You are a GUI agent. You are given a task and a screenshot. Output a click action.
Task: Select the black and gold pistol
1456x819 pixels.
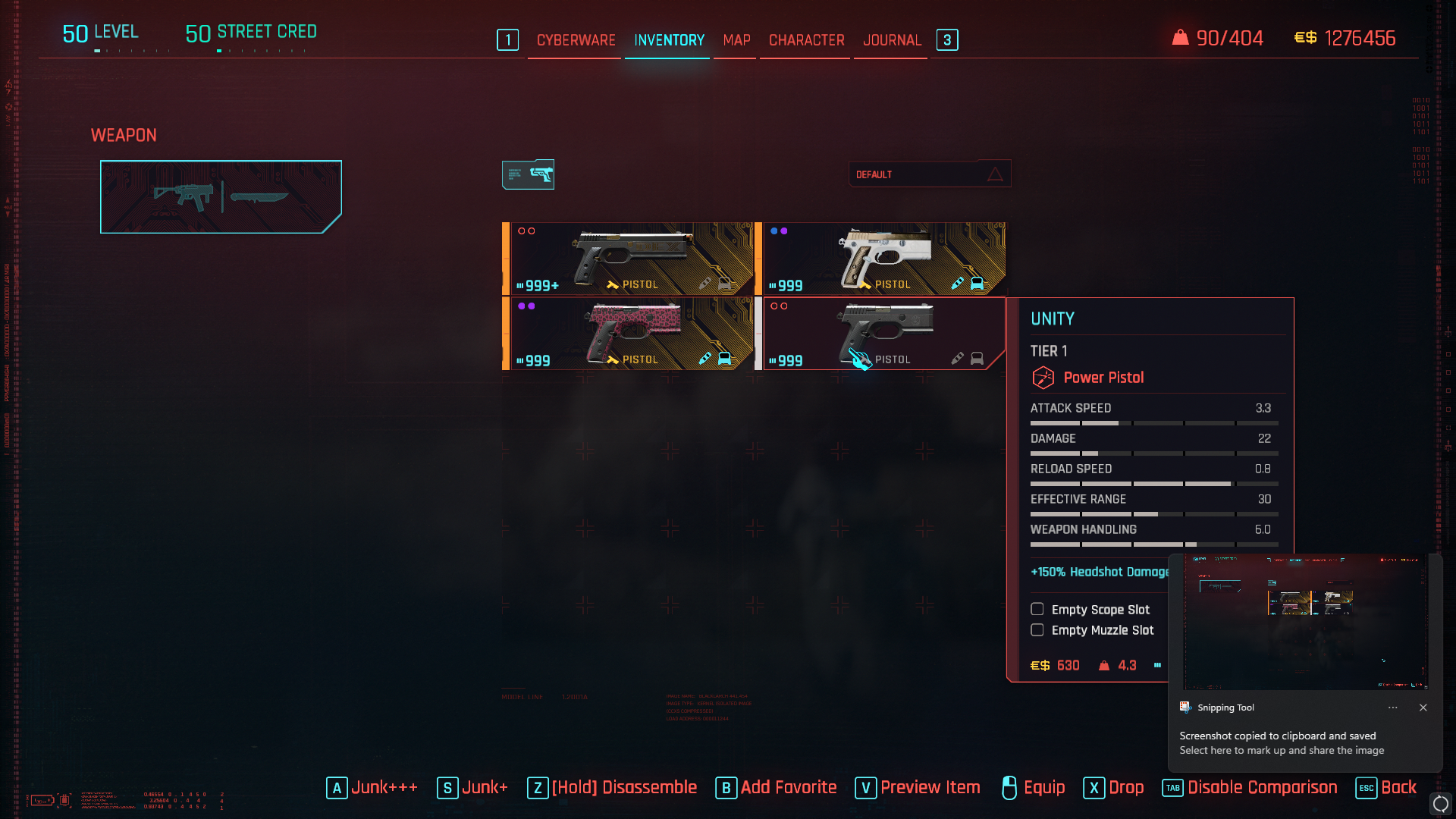coord(631,259)
